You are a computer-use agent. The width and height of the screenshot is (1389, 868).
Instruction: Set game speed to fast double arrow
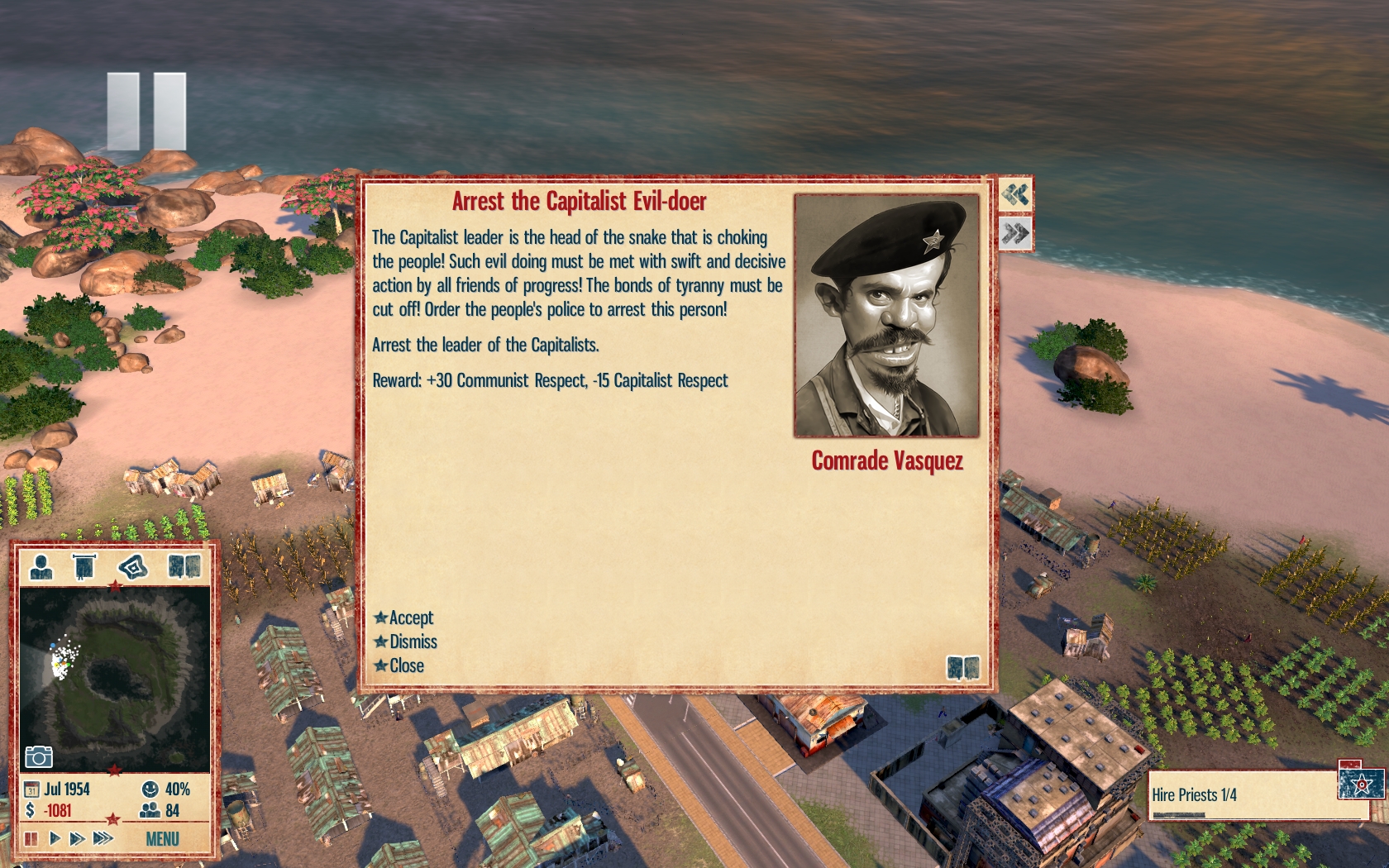pyautogui.click(x=78, y=838)
